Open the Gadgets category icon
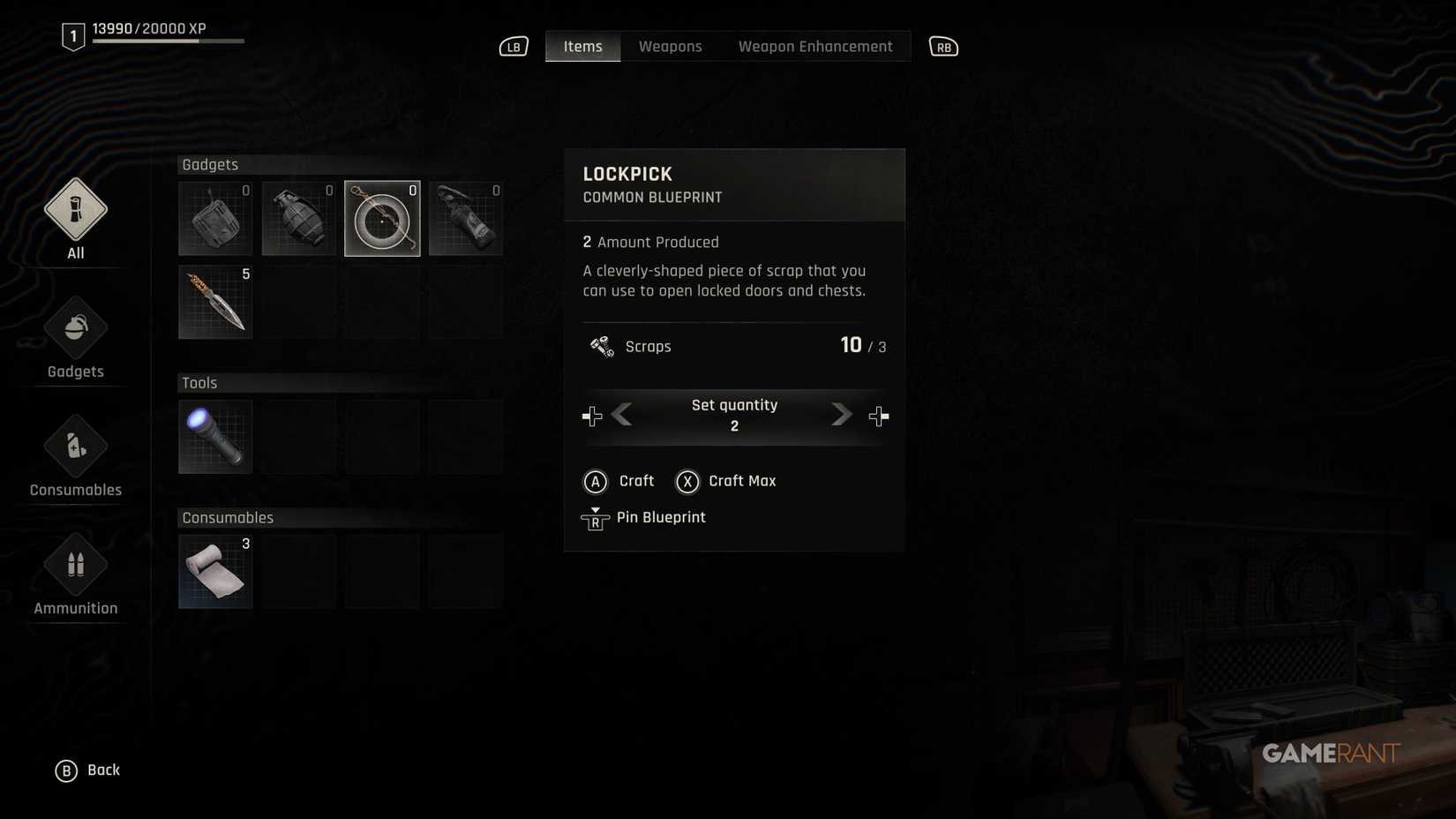 click(75, 328)
